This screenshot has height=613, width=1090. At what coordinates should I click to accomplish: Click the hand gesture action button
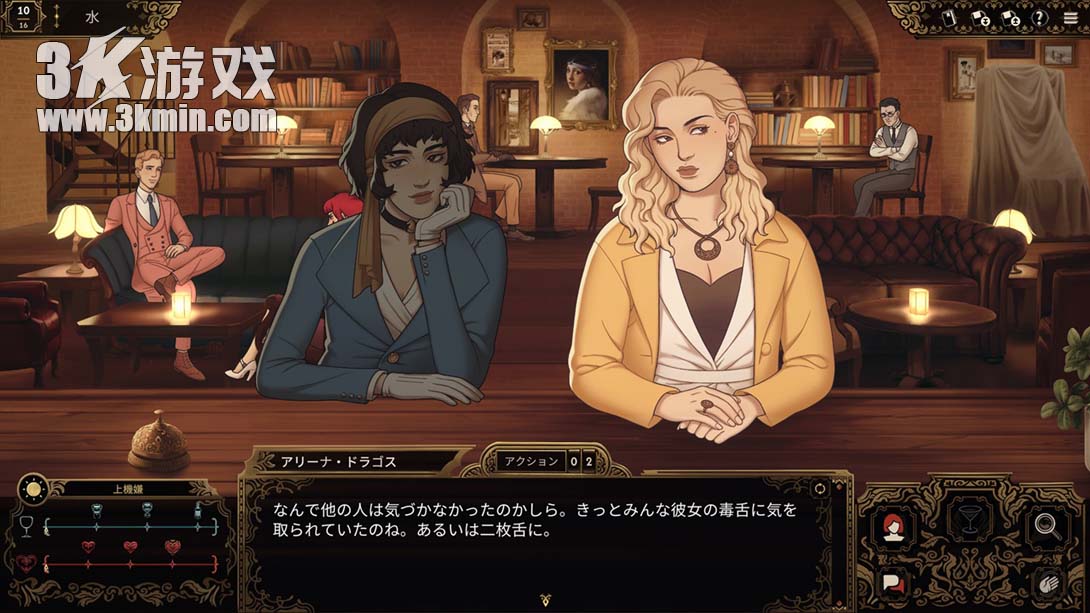1047,584
